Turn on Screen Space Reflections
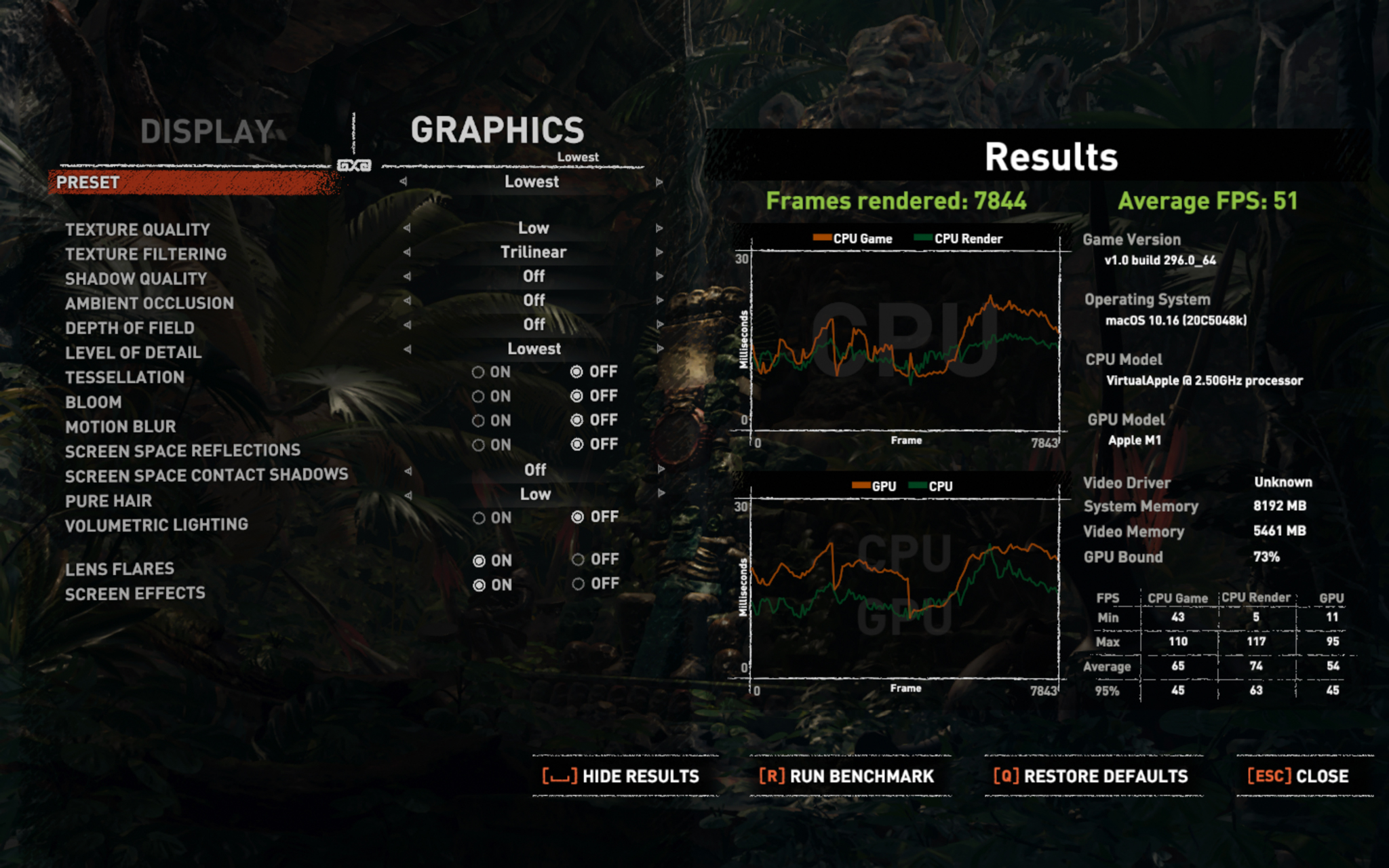The width and height of the screenshot is (1389, 868). [x=479, y=445]
